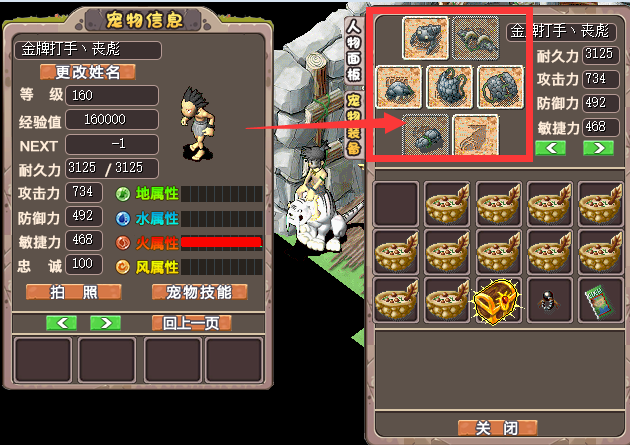Go back with 回上一页
This screenshot has width=630, height=445.
click(191, 323)
